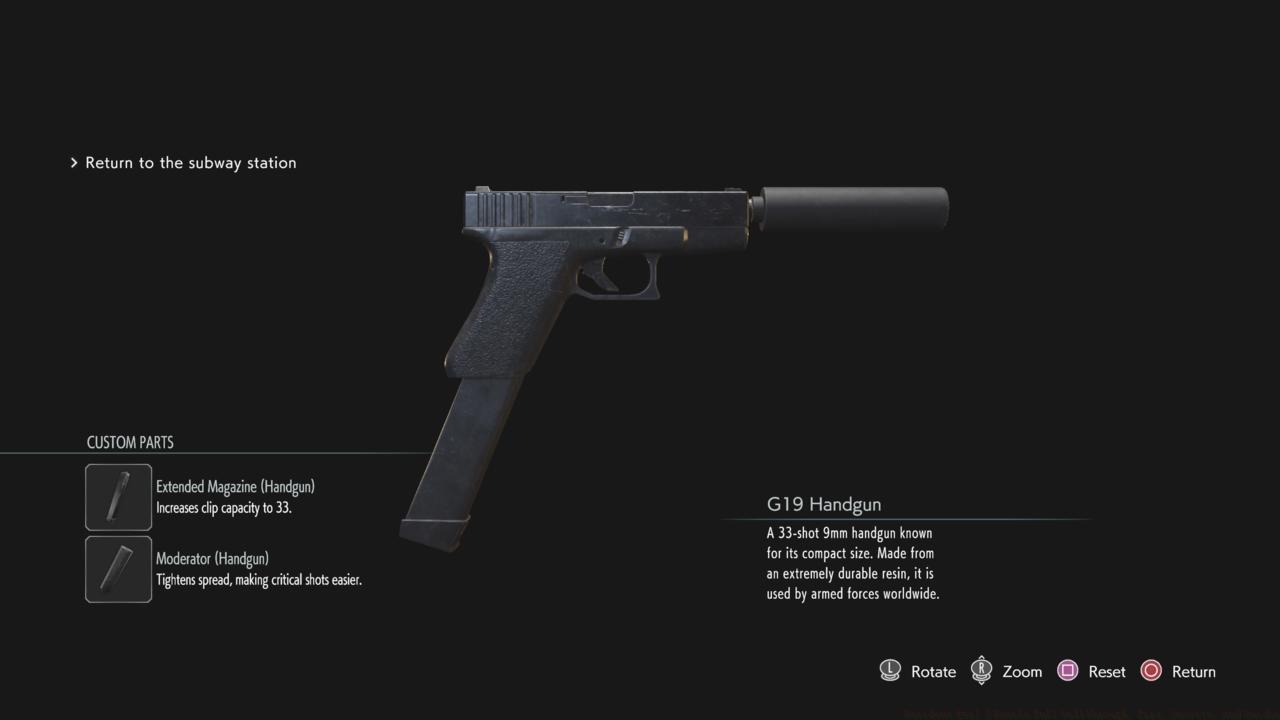Click the 'Return to the subway station' objective

tap(190, 163)
